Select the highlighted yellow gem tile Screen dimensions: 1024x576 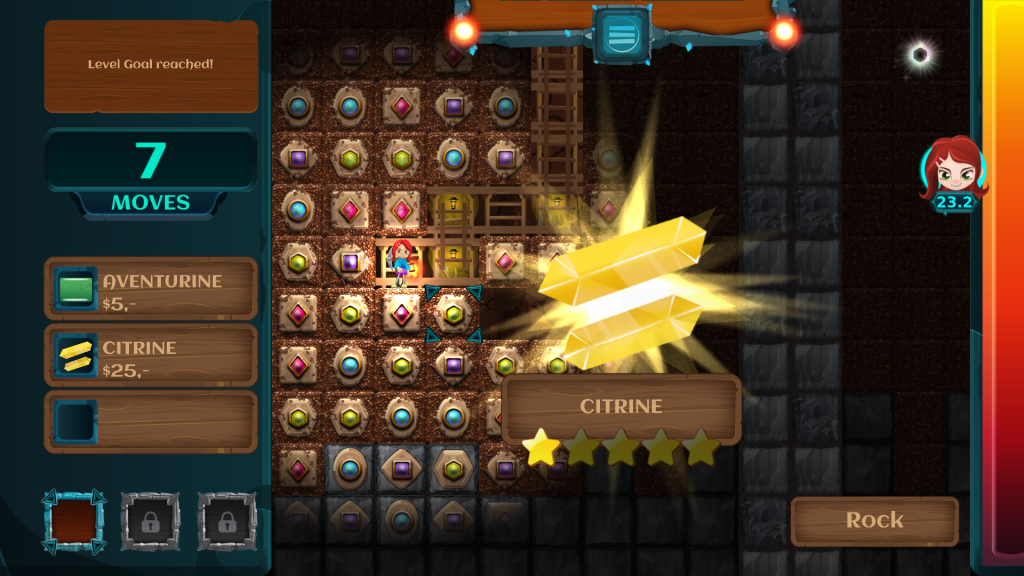tap(453, 314)
